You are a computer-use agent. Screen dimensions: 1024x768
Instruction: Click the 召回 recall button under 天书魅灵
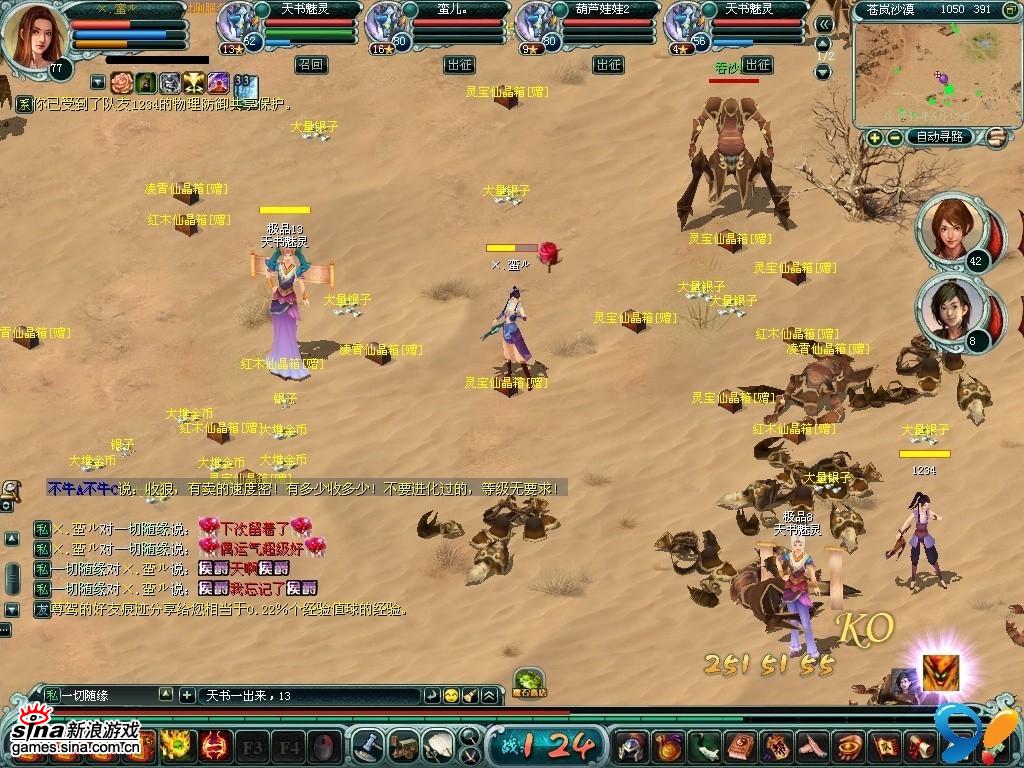pos(310,65)
